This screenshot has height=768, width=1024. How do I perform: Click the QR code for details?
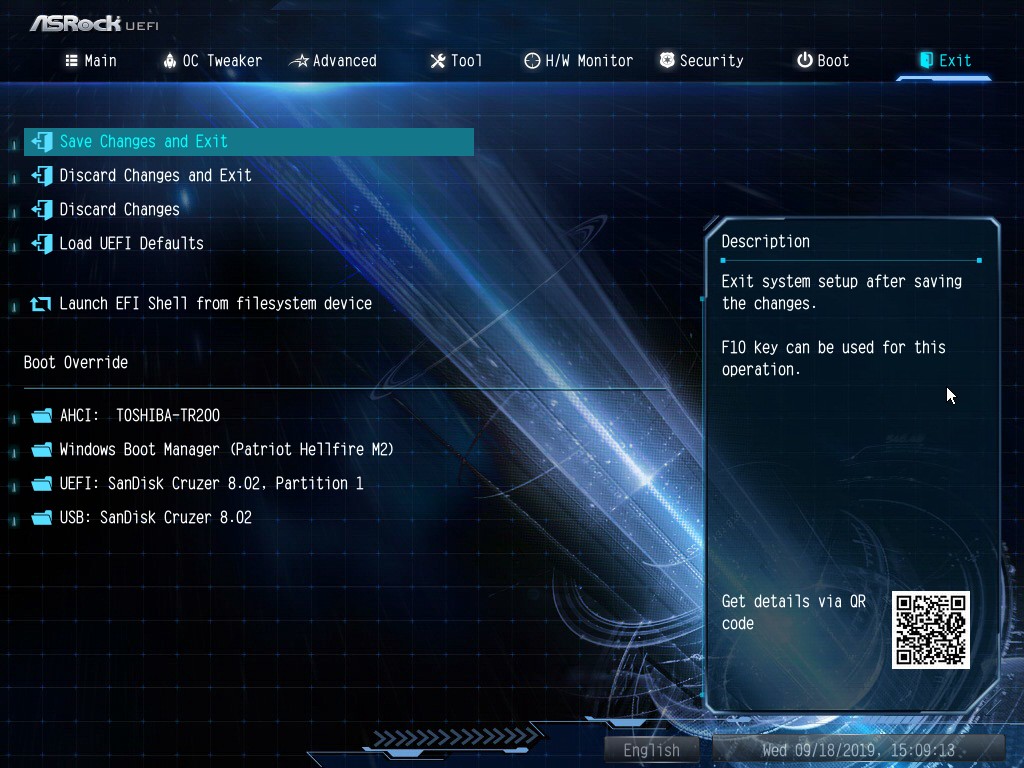coord(930,630)
